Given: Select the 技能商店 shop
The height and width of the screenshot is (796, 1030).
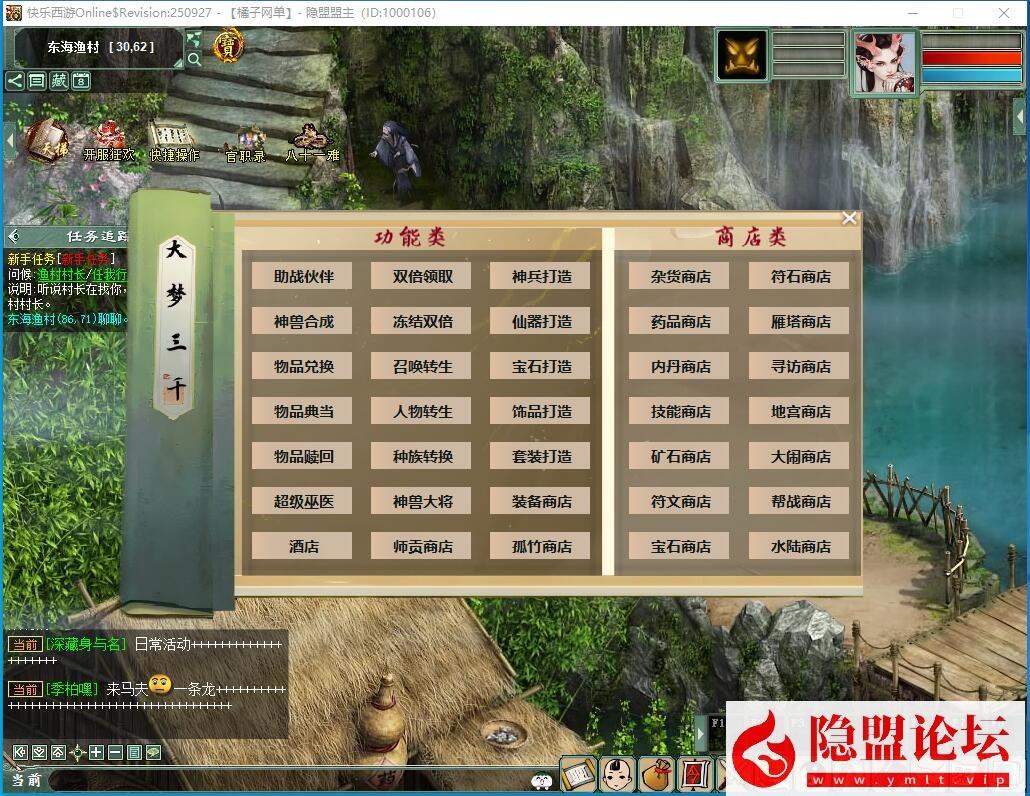Looking at the screenshot, I should [680, 411].
